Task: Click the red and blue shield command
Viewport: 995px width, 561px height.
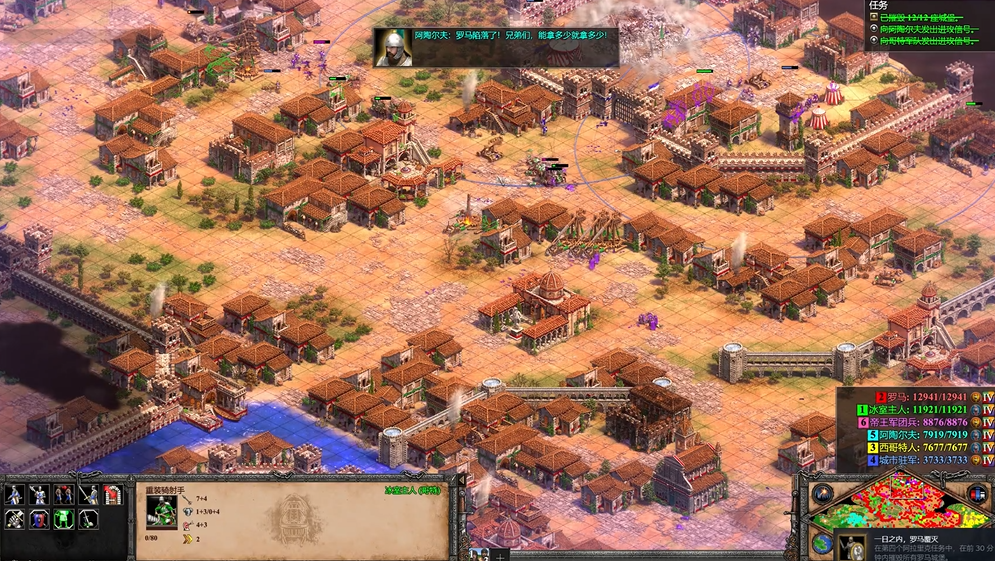Action: click(x=38, y=519)
